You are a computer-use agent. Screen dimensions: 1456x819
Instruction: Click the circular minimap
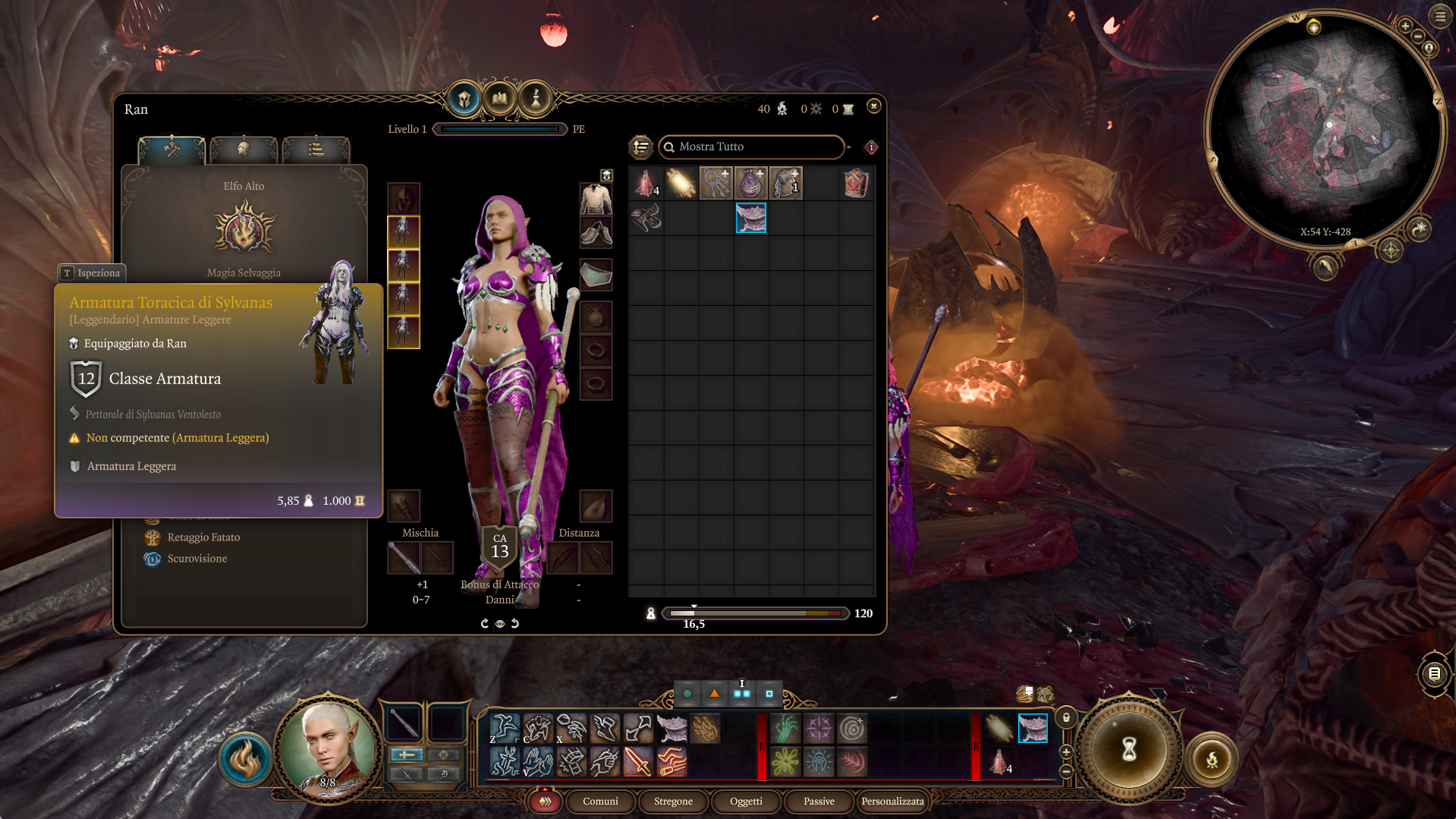point(1324,129)
